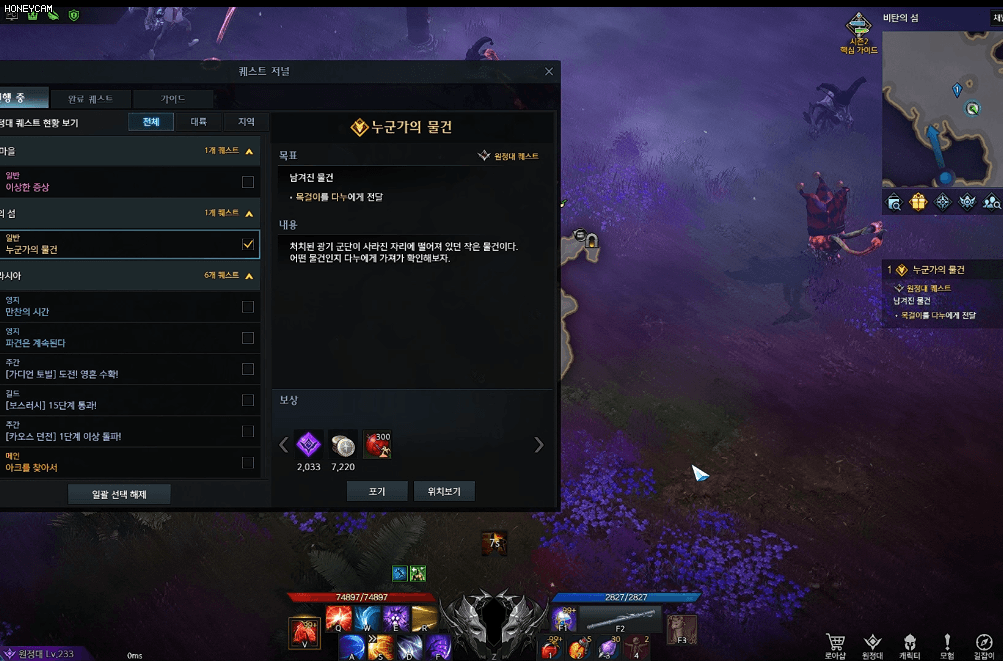Open the 길잡이 compass menu
1003x661 pixels.
click(983, 644)
